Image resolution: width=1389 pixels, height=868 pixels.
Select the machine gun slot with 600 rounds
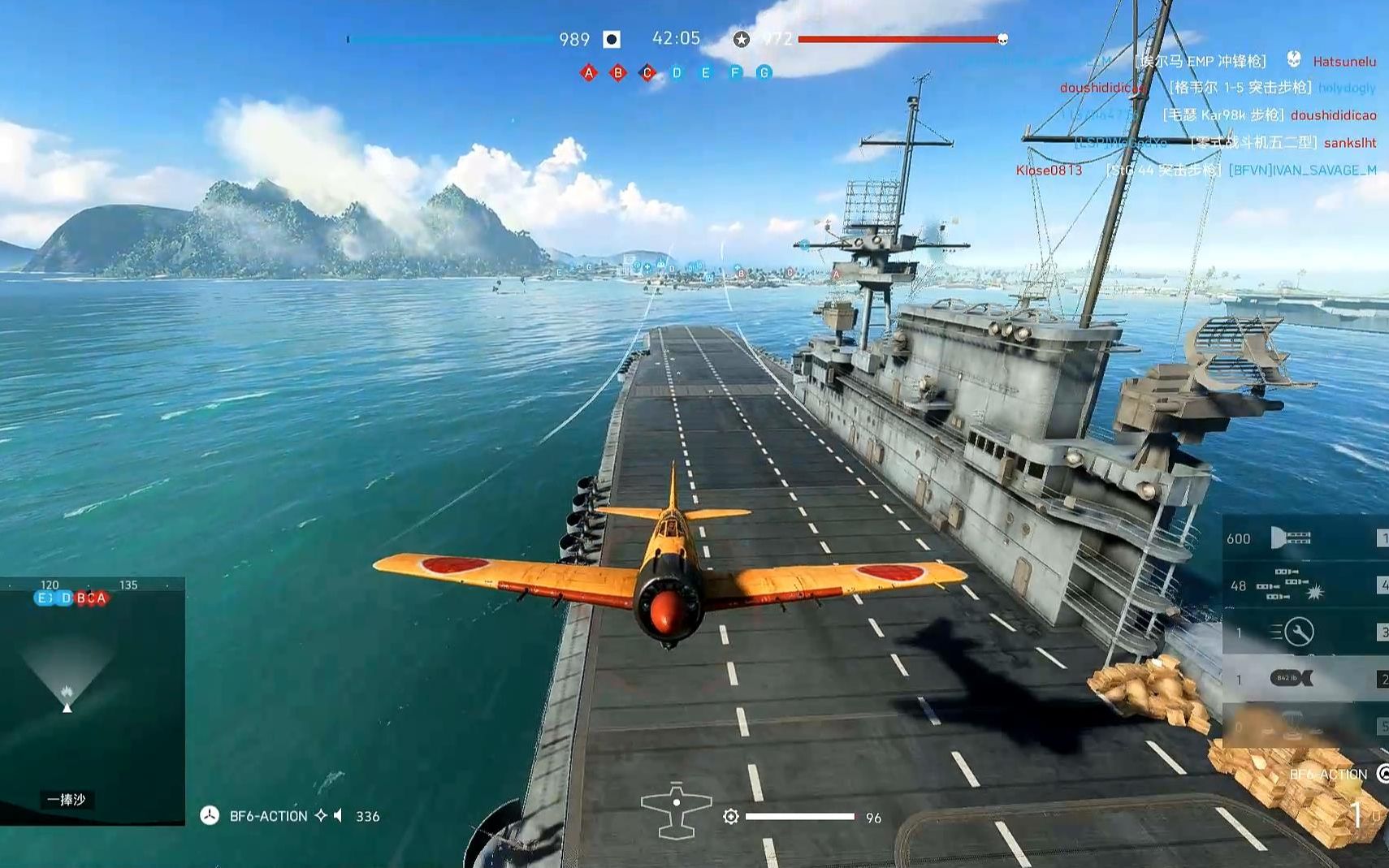pos(1292,538)
